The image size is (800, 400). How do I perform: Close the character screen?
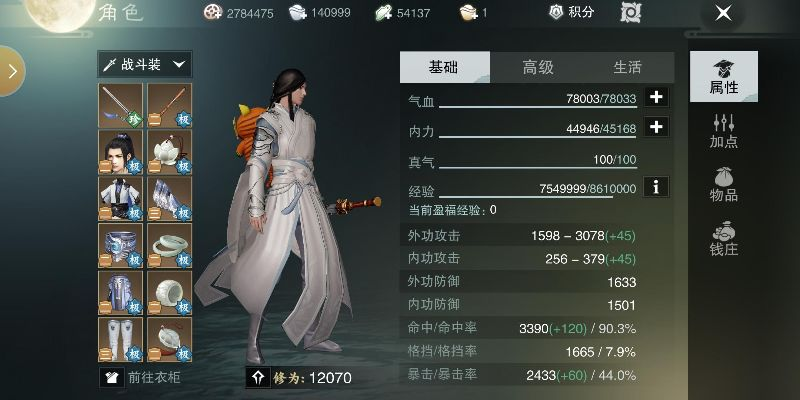click(723, 13)
